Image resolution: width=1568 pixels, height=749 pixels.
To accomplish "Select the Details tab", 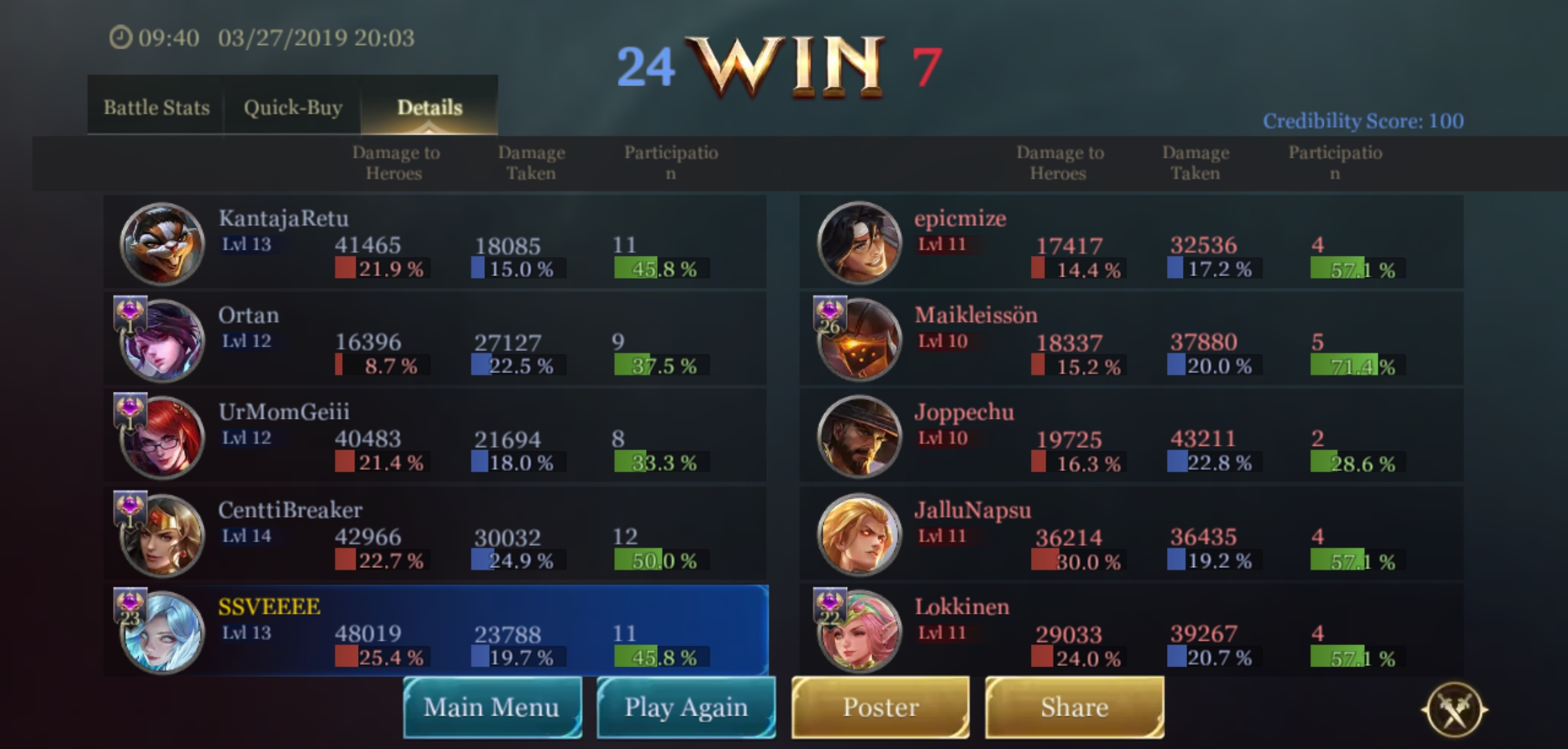I will coord(429,107).
